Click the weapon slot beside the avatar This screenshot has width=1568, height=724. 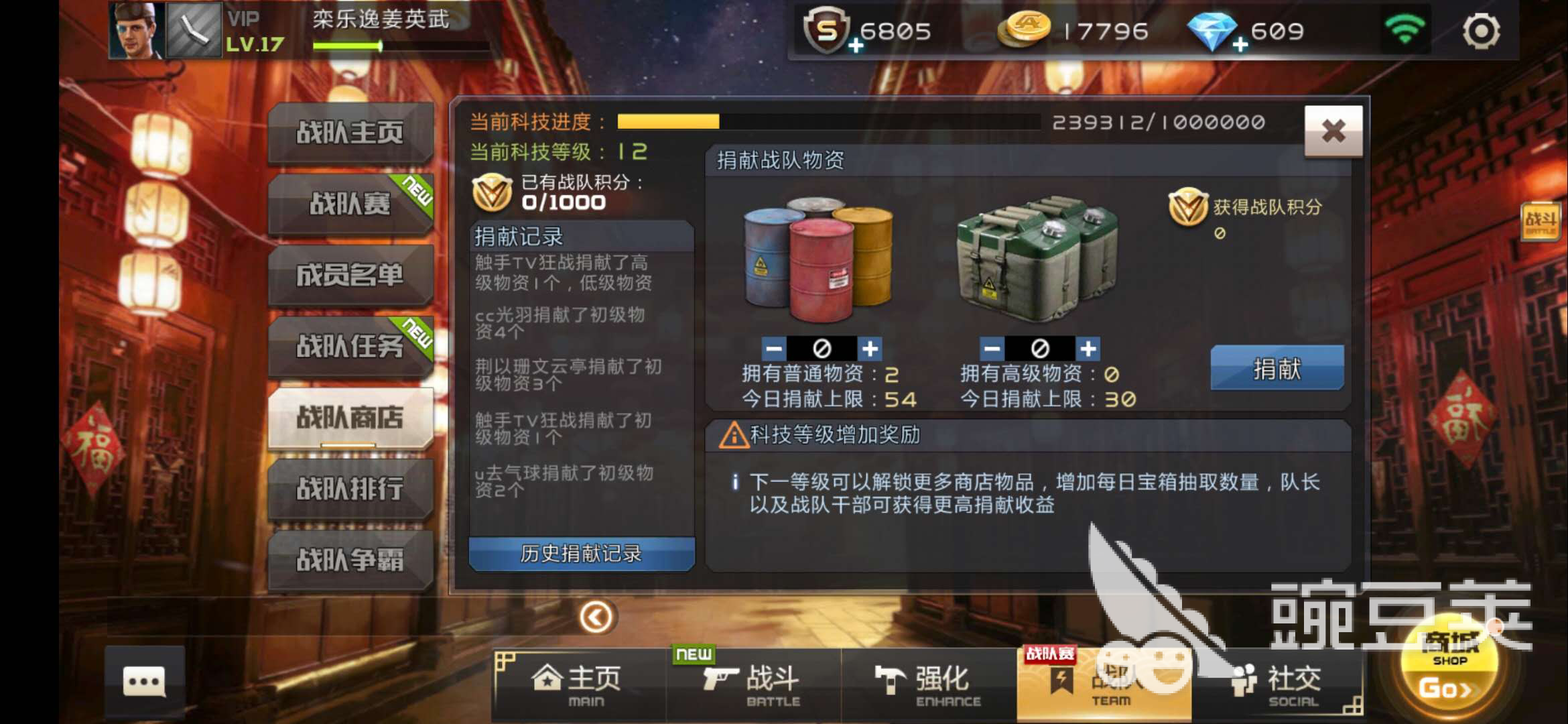click(x=195, y=31)
